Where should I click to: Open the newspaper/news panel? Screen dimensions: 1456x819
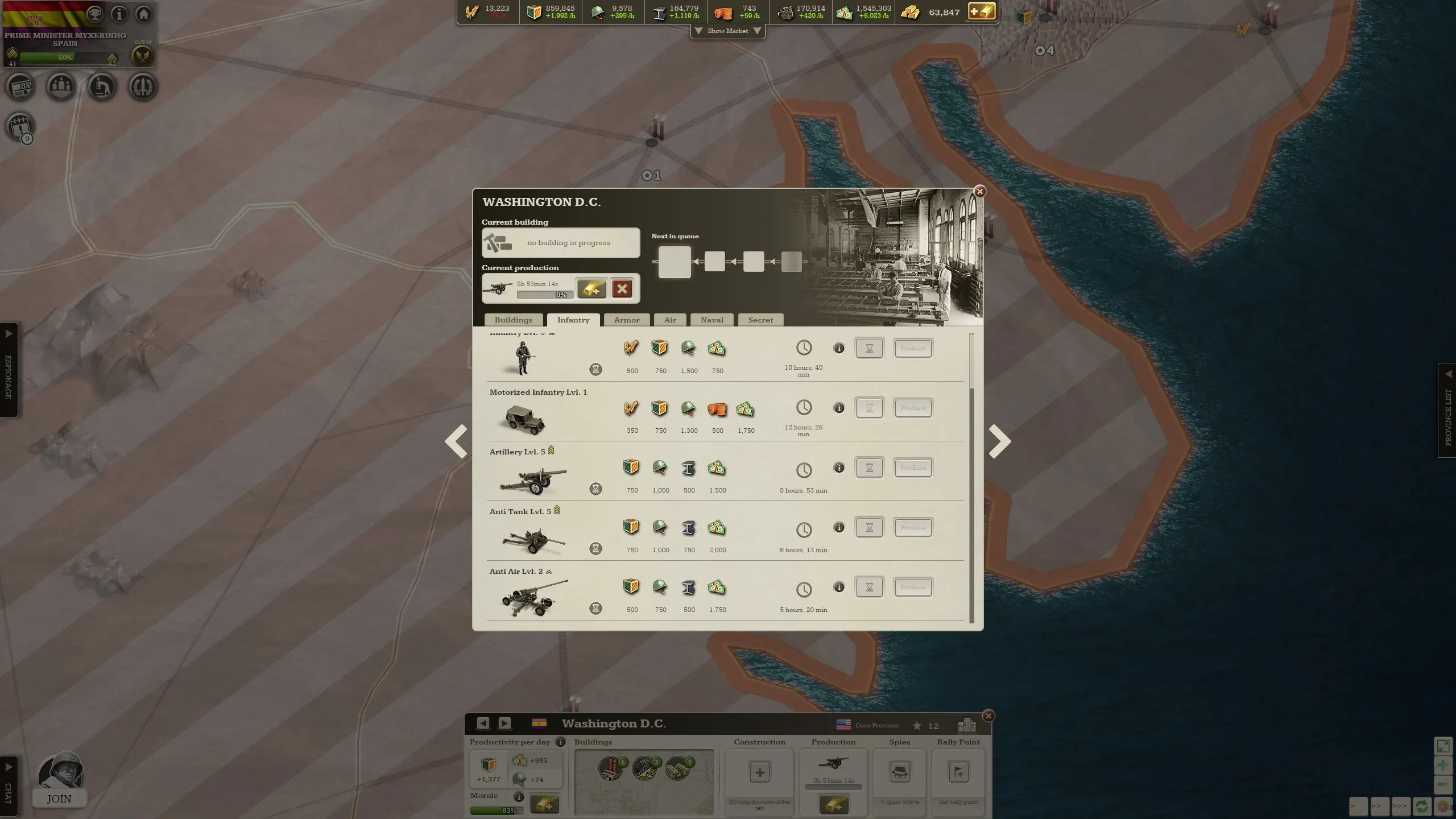(21, 86)
